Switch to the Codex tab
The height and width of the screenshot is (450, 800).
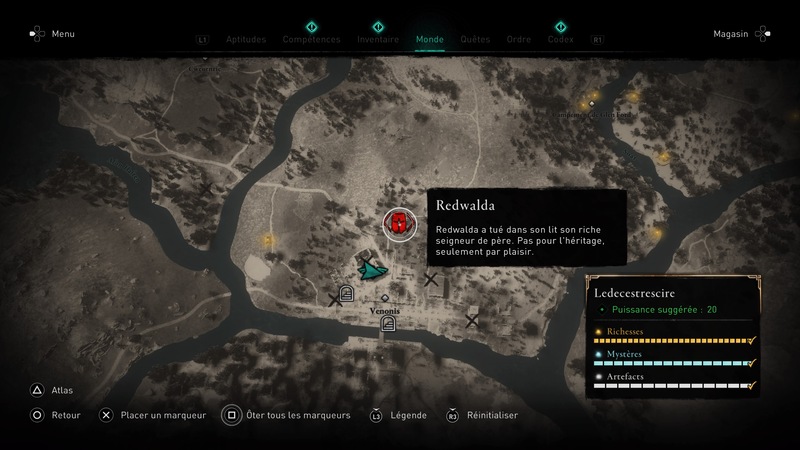[560, 40]
